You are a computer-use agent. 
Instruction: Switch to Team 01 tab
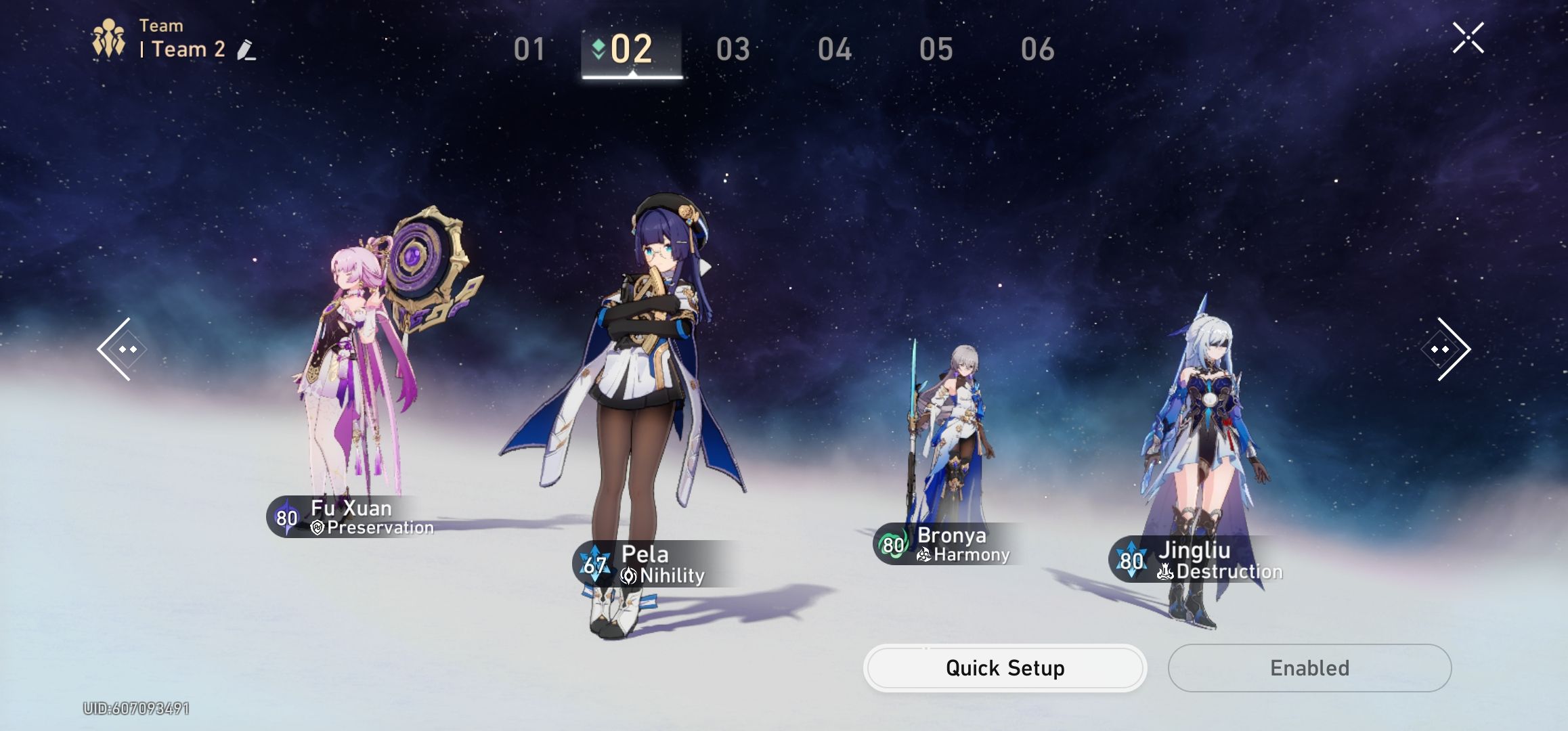click(x=529, y=49)
